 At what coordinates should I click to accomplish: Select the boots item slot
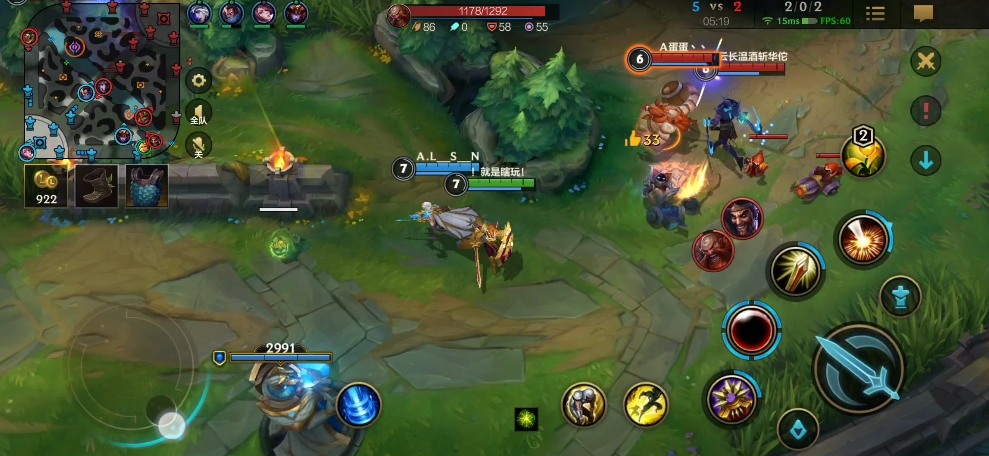pos(95,185)
